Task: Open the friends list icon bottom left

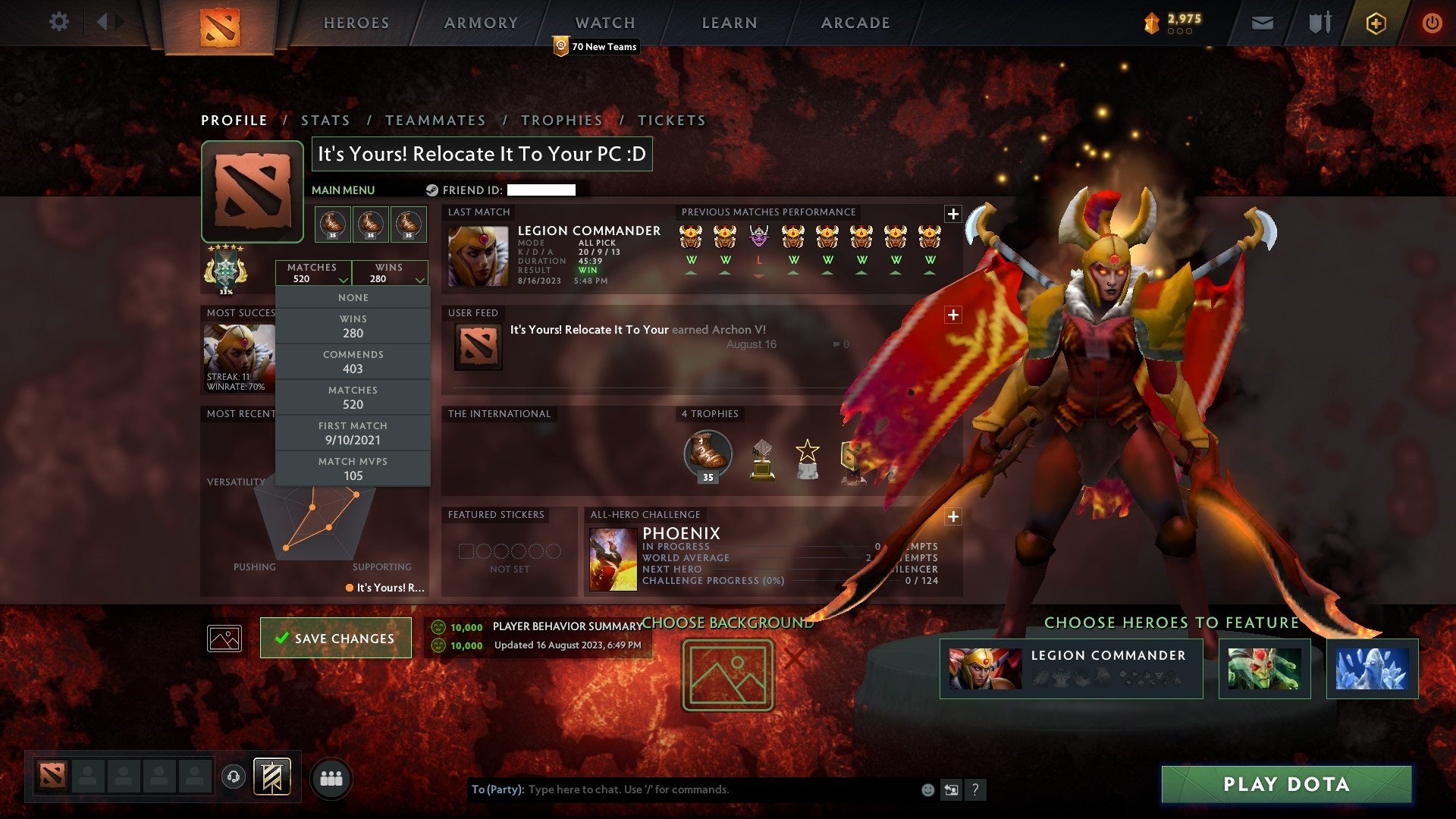Action: coord(331,777)
